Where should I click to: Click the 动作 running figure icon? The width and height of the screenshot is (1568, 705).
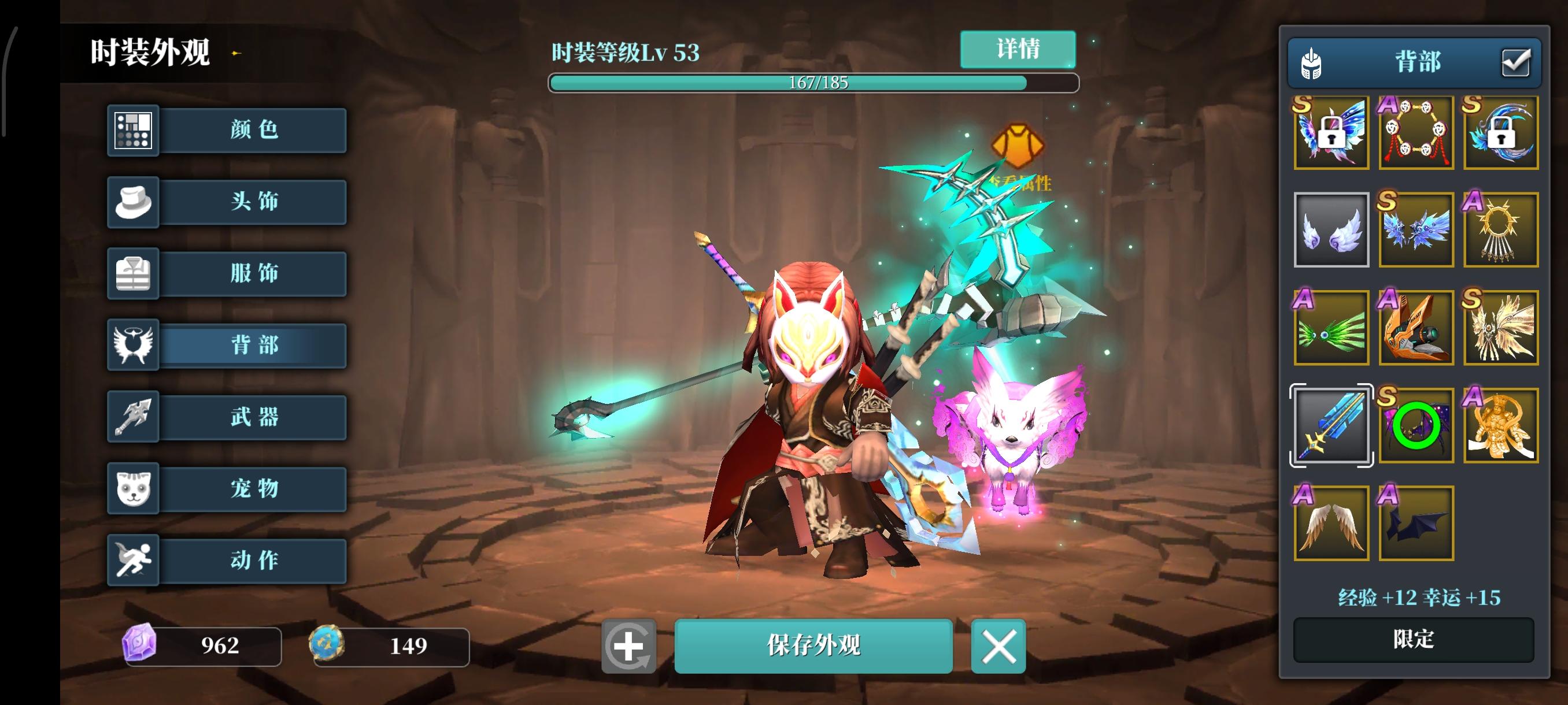[x=133, y=560]
